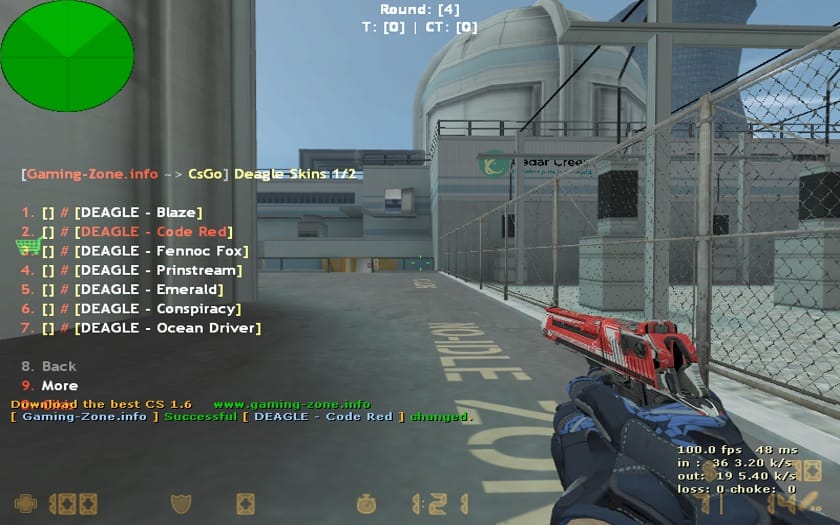Choose the DEAGLE - Emerald skin
The width and height of the screenshot is (840, 525).
coord(149,289)
